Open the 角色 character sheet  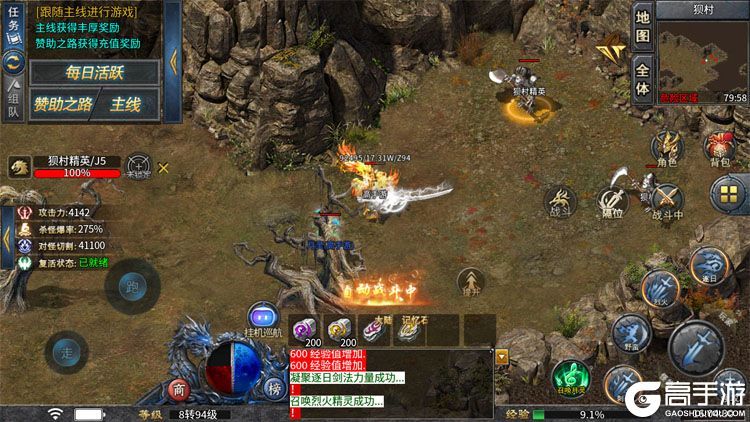[666, 146]
